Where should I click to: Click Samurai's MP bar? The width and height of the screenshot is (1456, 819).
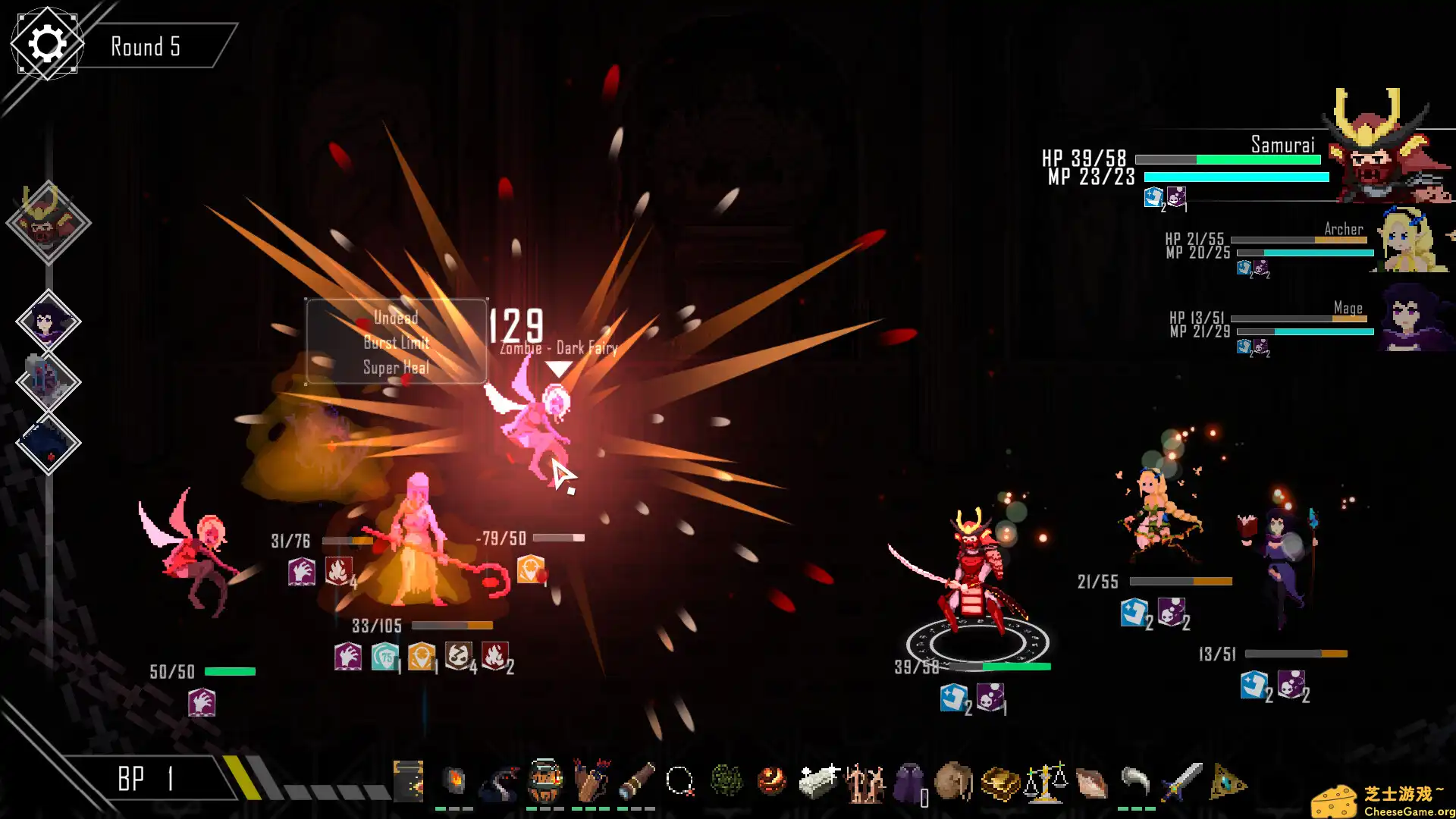[x=1236, y=178]
